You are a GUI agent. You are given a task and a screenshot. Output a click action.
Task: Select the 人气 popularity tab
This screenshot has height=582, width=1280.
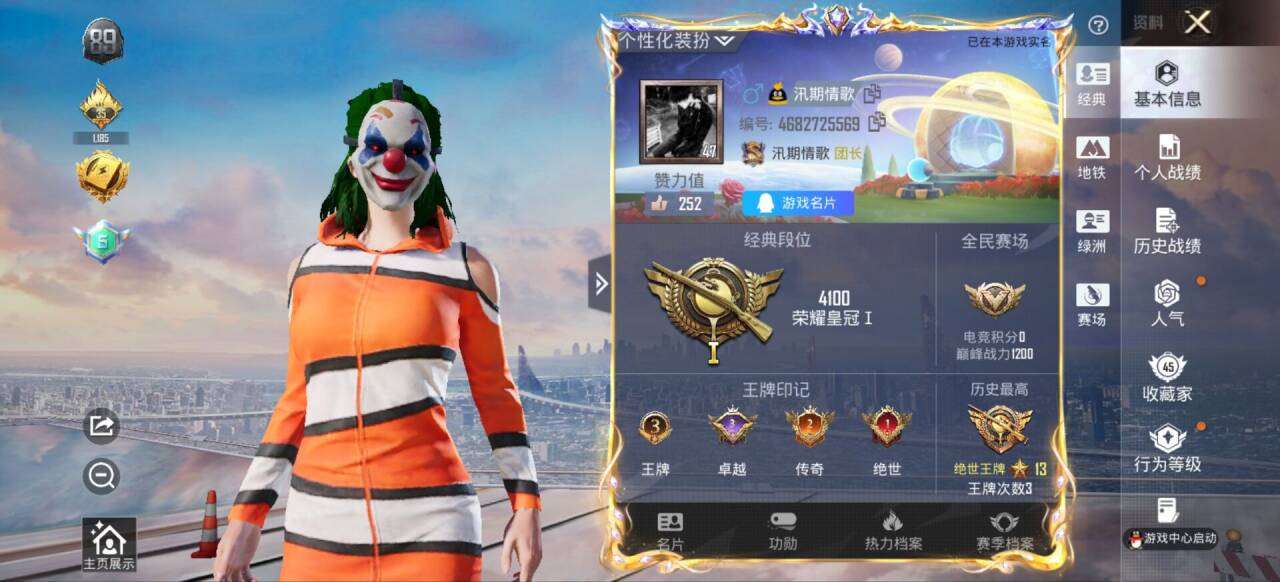click(1167, 304)
